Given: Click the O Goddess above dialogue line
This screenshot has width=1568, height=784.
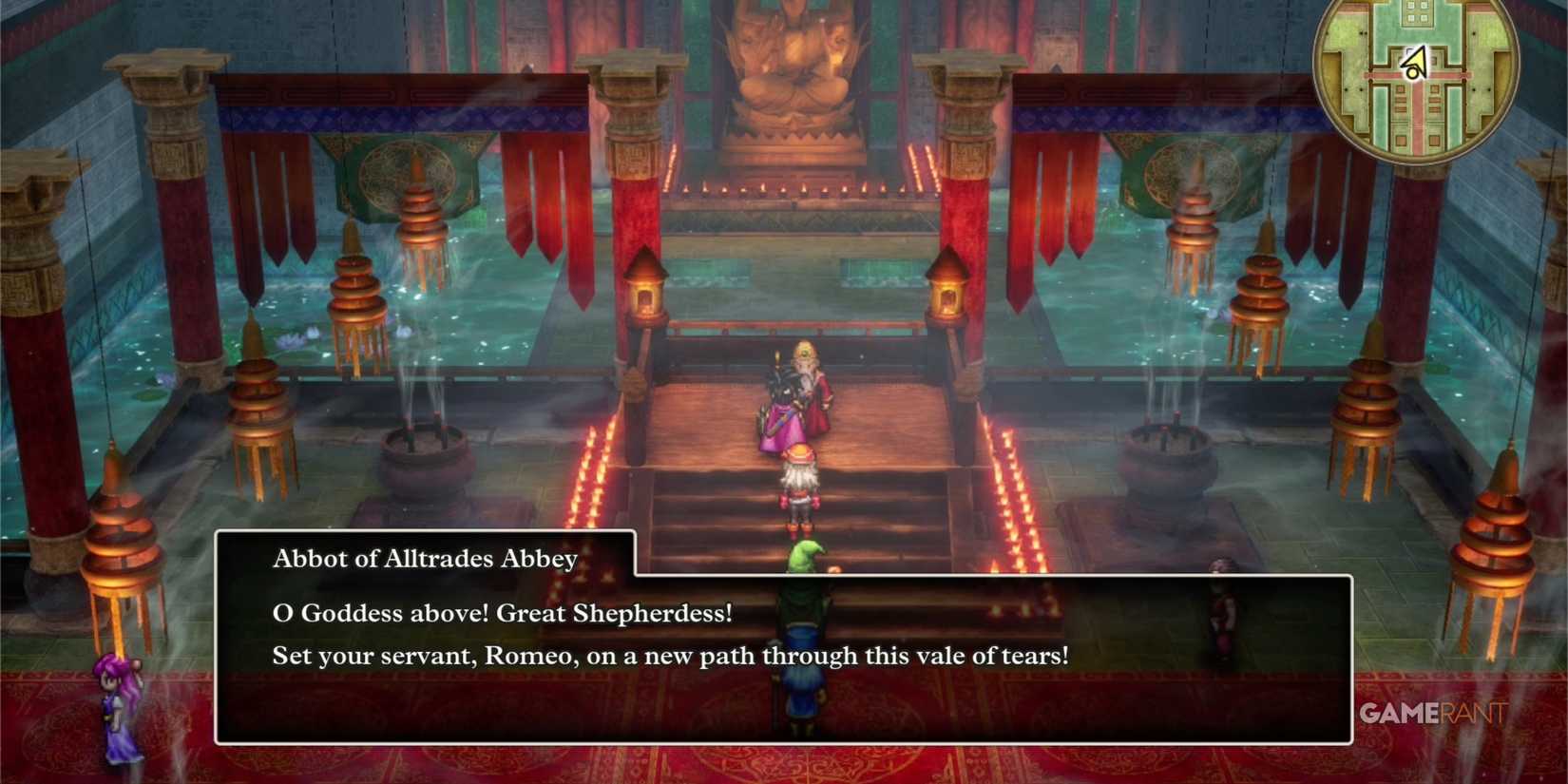Looking at the screenshot, I should tap(502, 613).
